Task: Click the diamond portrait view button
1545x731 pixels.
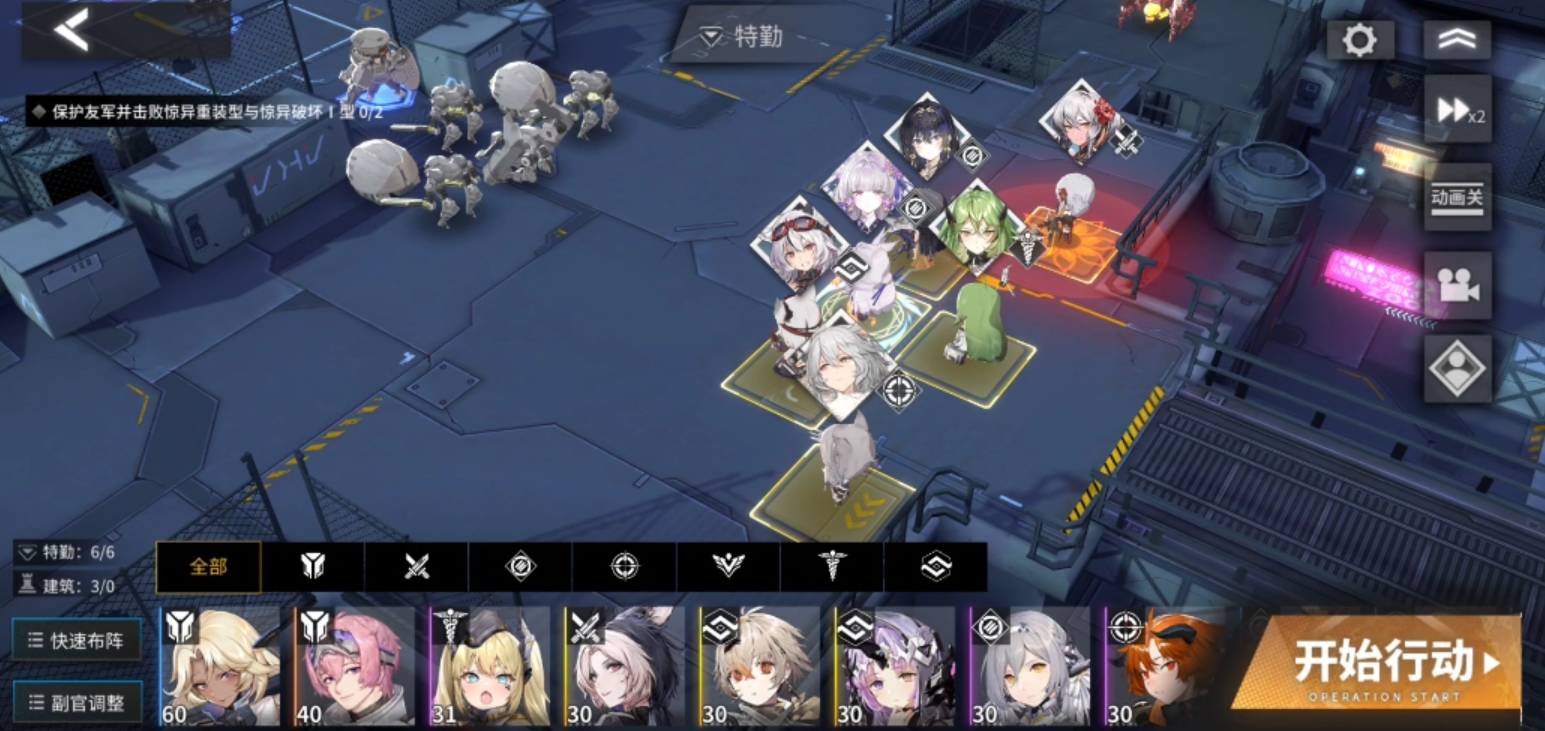Action: (x=1457, y=368)
